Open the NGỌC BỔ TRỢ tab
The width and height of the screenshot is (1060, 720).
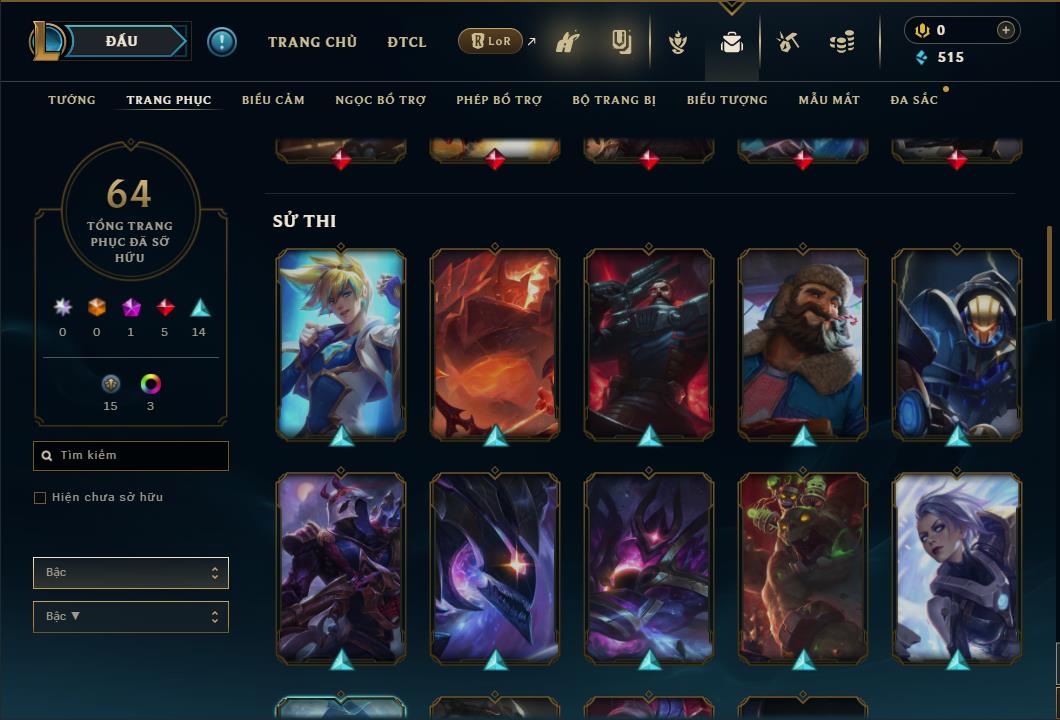coord(380,100)
